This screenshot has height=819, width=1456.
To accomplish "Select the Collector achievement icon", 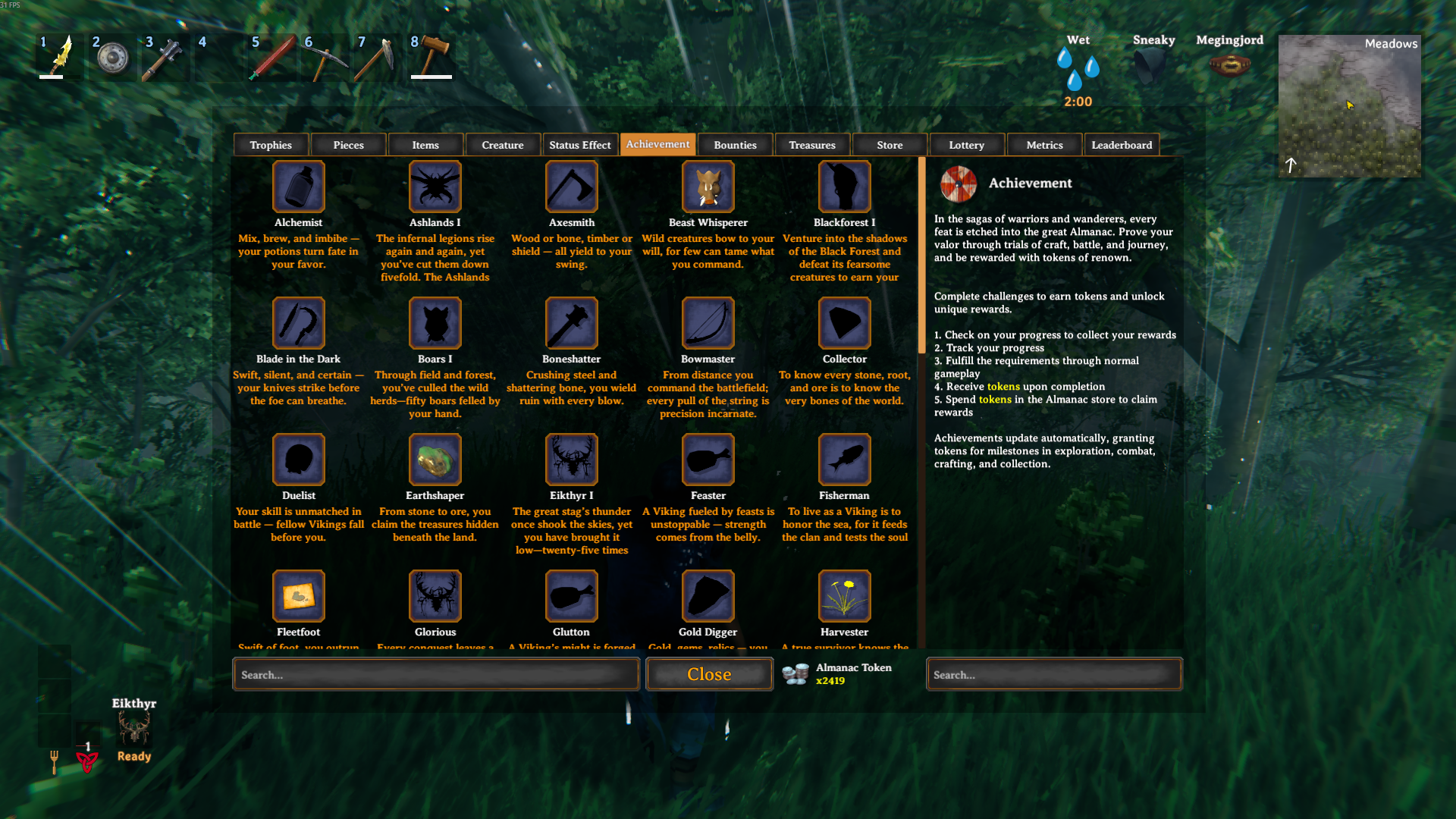I will (844, 322).
